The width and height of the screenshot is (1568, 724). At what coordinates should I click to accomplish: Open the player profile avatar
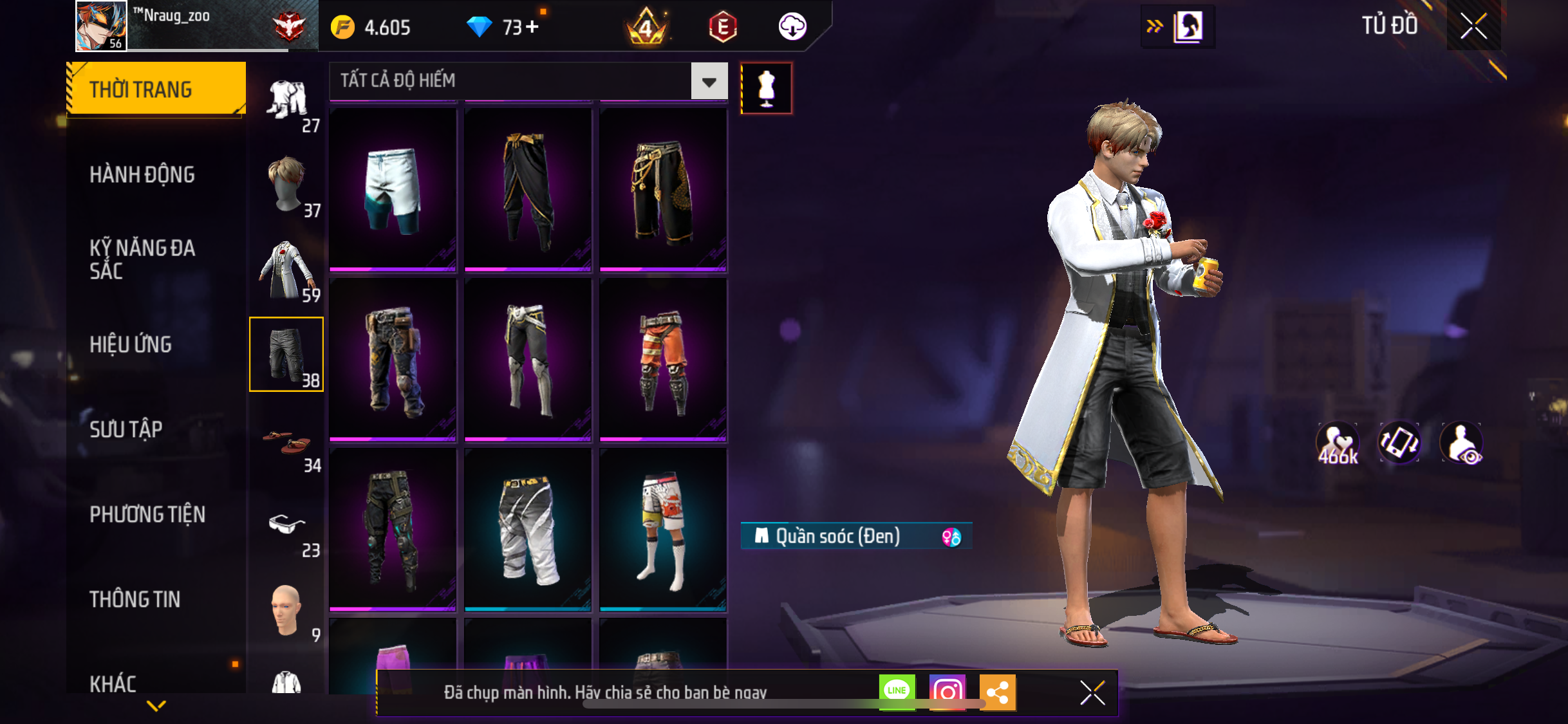pyautogui.click(x=101, y=26)
